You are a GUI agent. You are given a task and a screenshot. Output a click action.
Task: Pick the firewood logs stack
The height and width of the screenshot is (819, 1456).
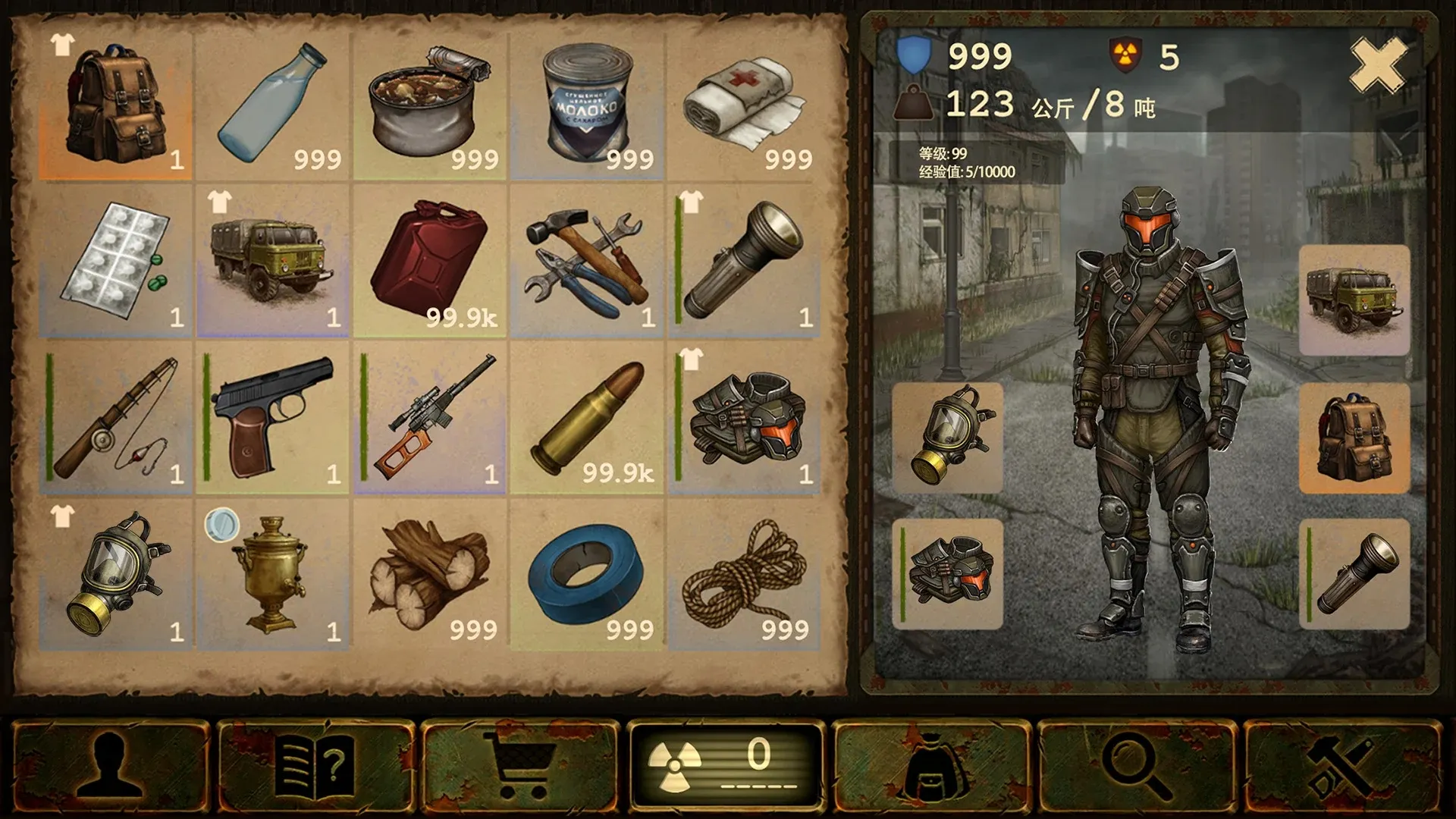coord(430,575)
